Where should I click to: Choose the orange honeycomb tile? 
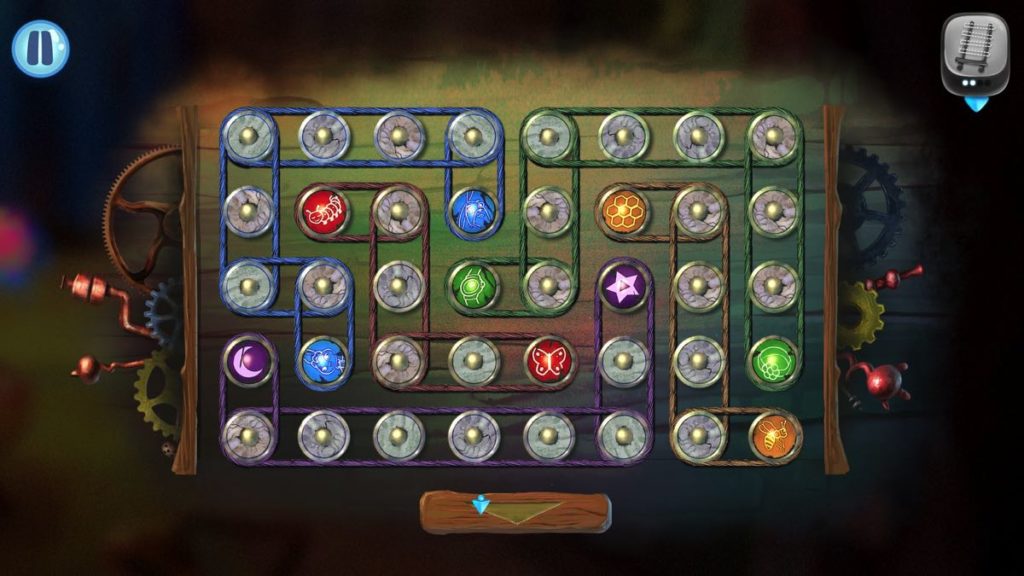click(623, 211)
